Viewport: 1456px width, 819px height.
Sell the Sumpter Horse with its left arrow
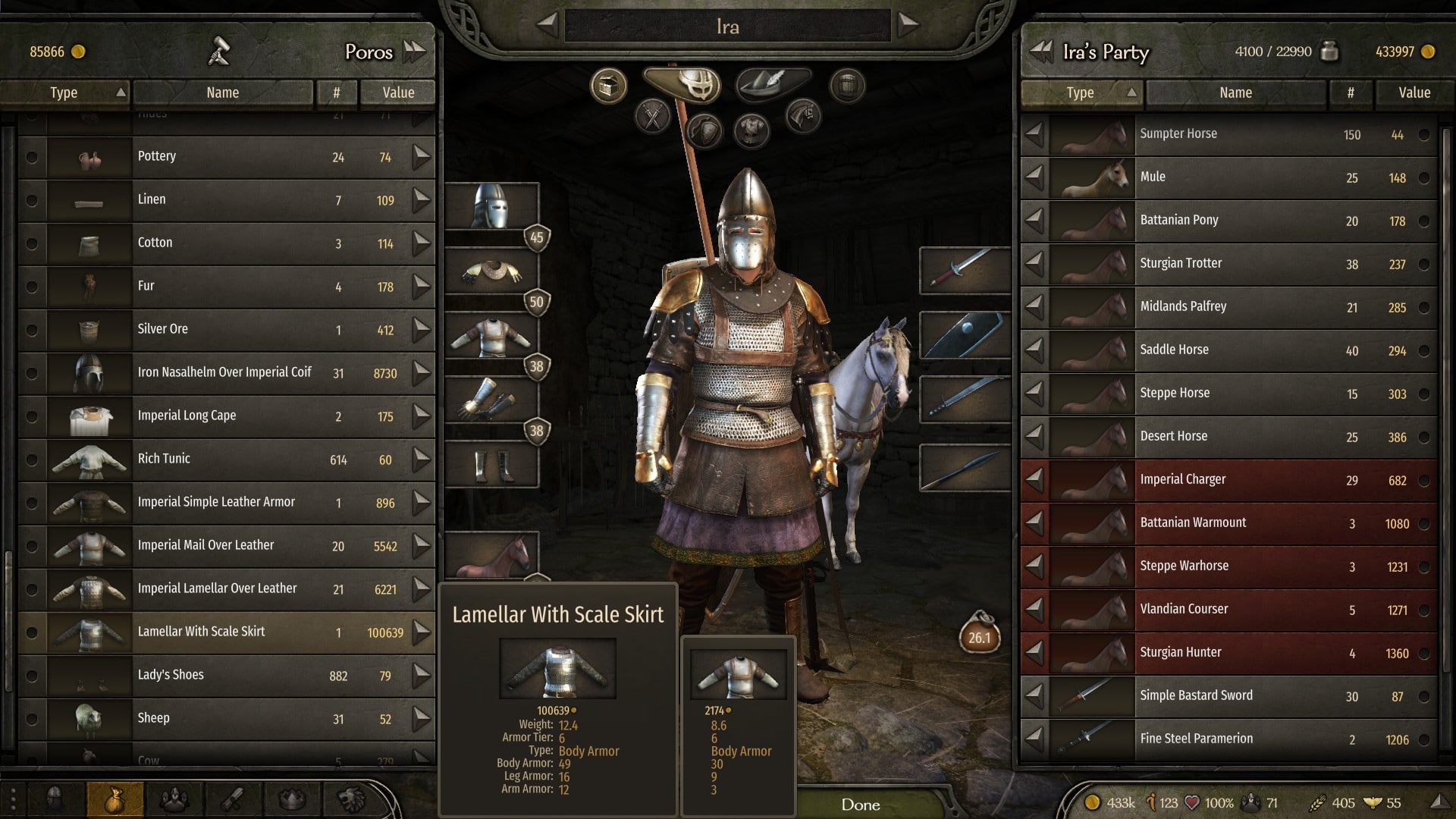pyautogui.click(x=1034, y=134)
